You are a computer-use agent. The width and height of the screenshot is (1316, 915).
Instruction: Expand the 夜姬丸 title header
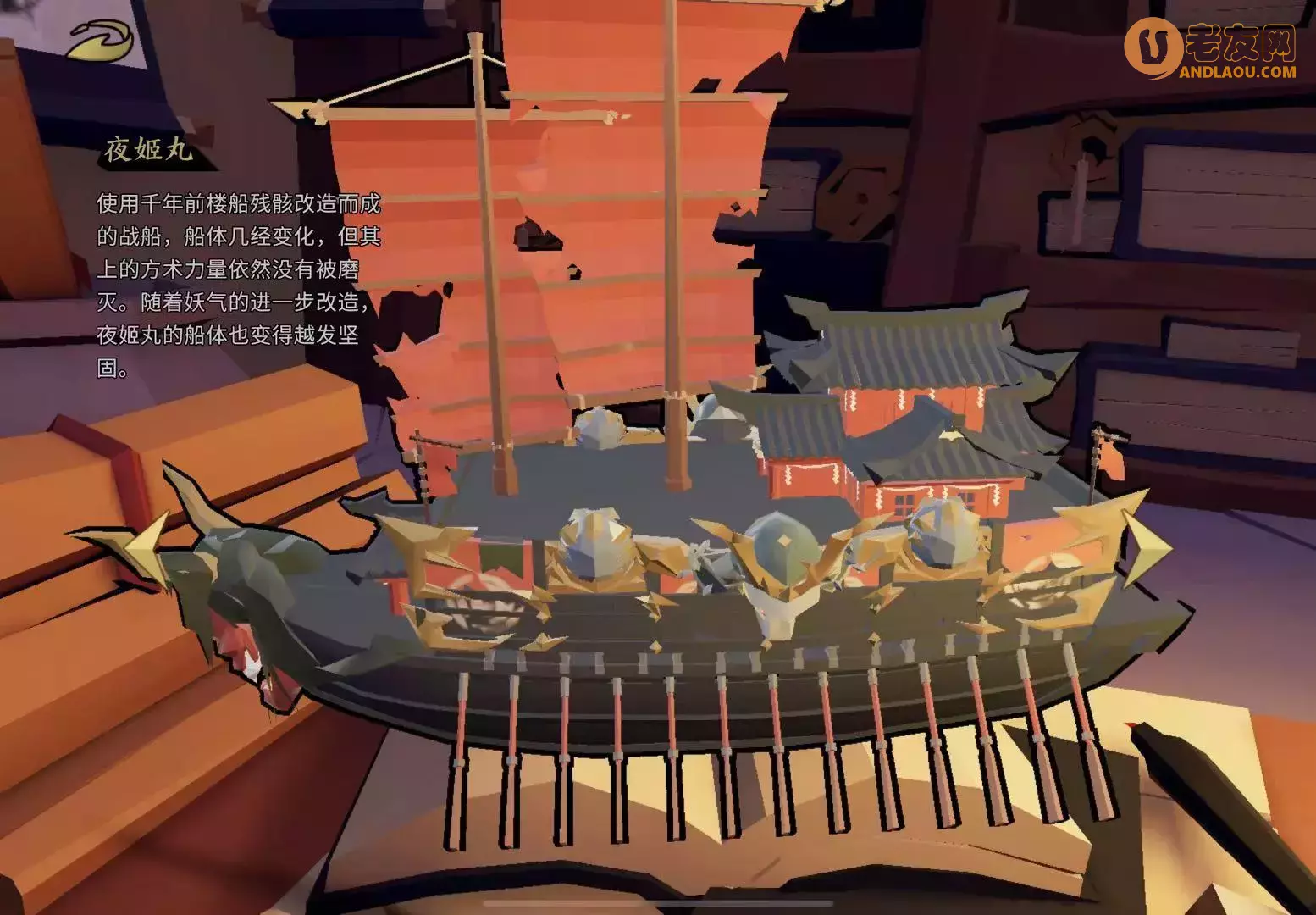[x=148, y=152]
